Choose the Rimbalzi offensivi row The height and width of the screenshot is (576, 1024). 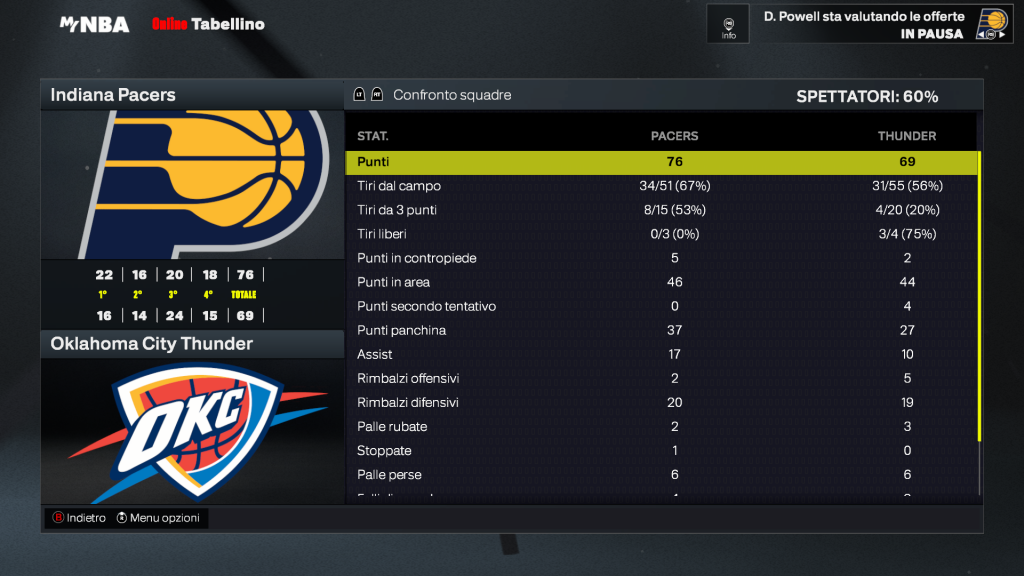pos(660,378)
